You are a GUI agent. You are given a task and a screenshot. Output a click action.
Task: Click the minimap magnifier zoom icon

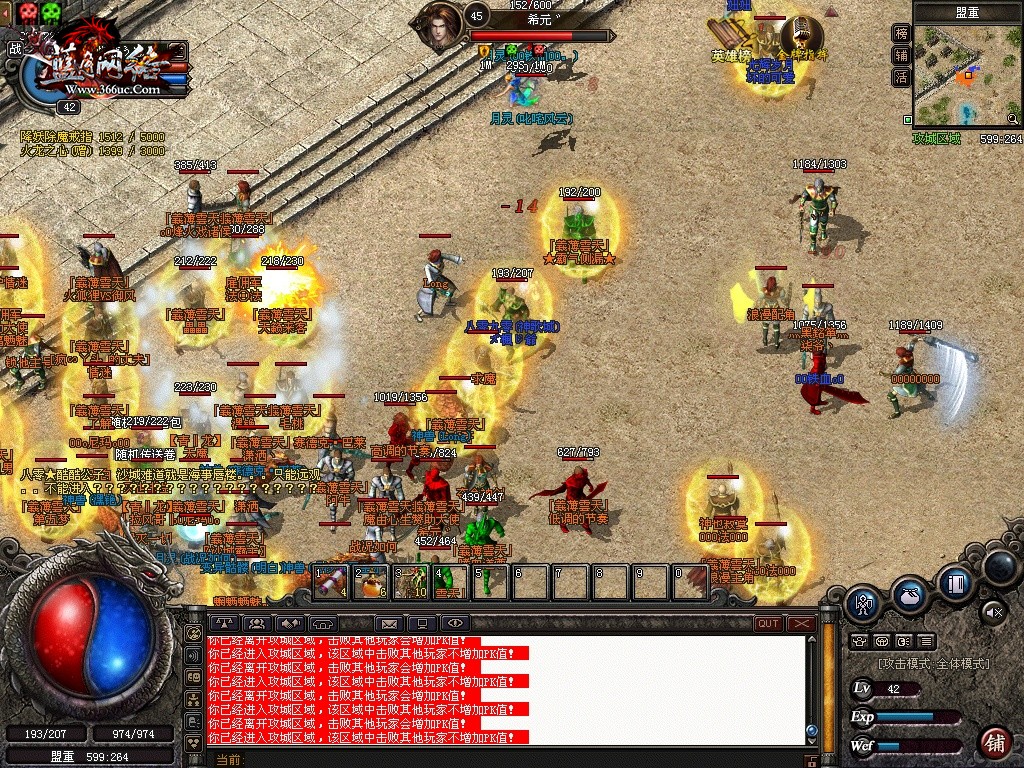[x=1013, y=118]
